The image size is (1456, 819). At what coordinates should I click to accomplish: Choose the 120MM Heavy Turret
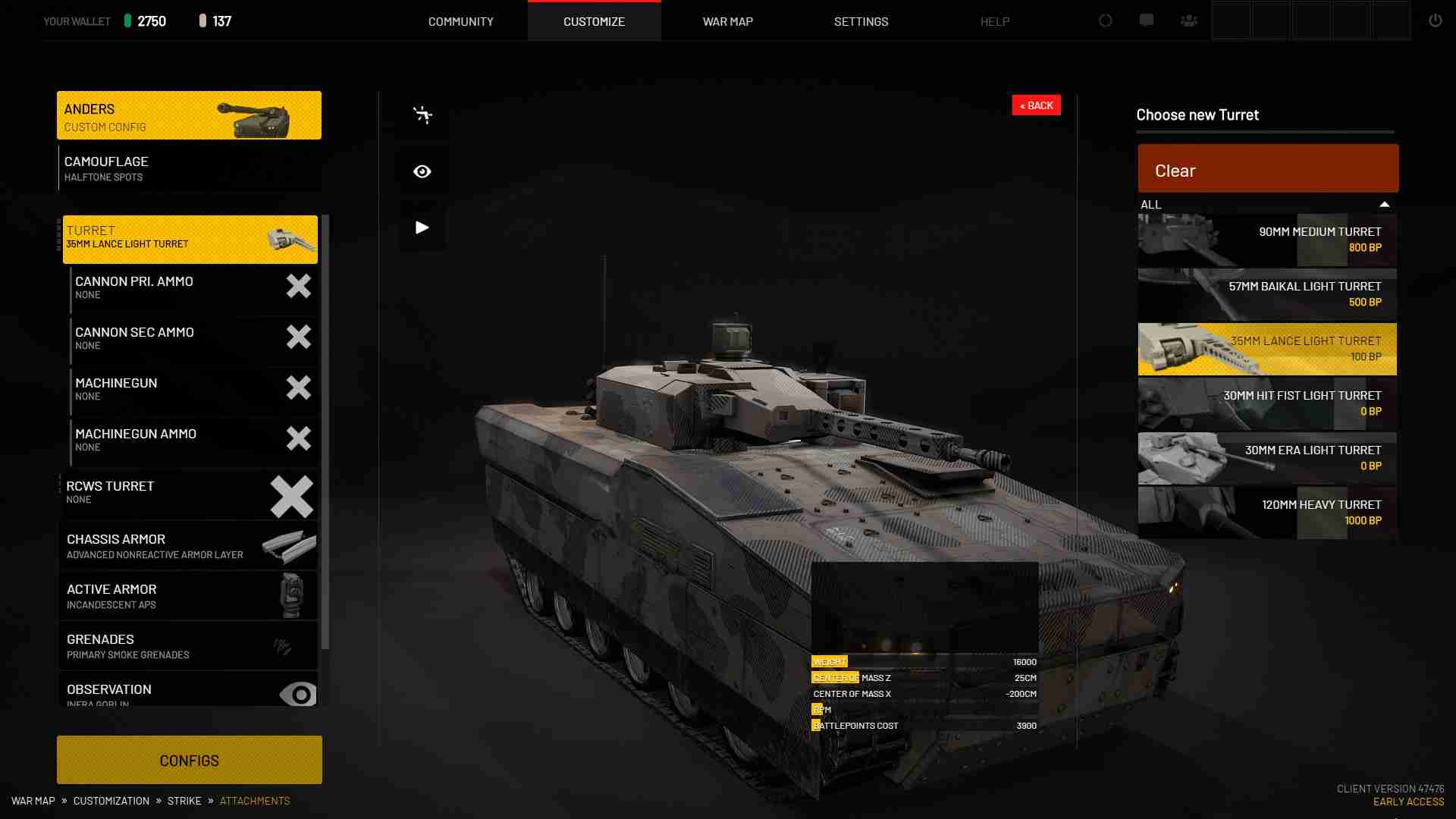coord(1266,513)
